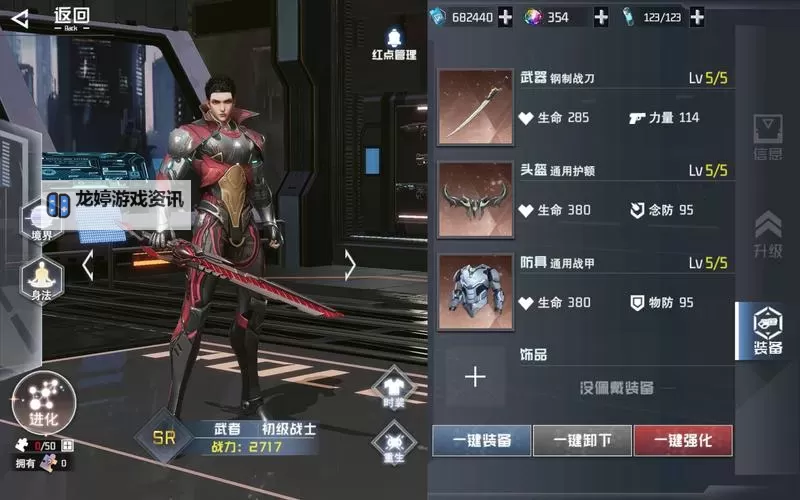The height and width of the screenshot is (500, 800).
Task: Select the 钢制战刀 weapon slot
Action: (475, 106)
